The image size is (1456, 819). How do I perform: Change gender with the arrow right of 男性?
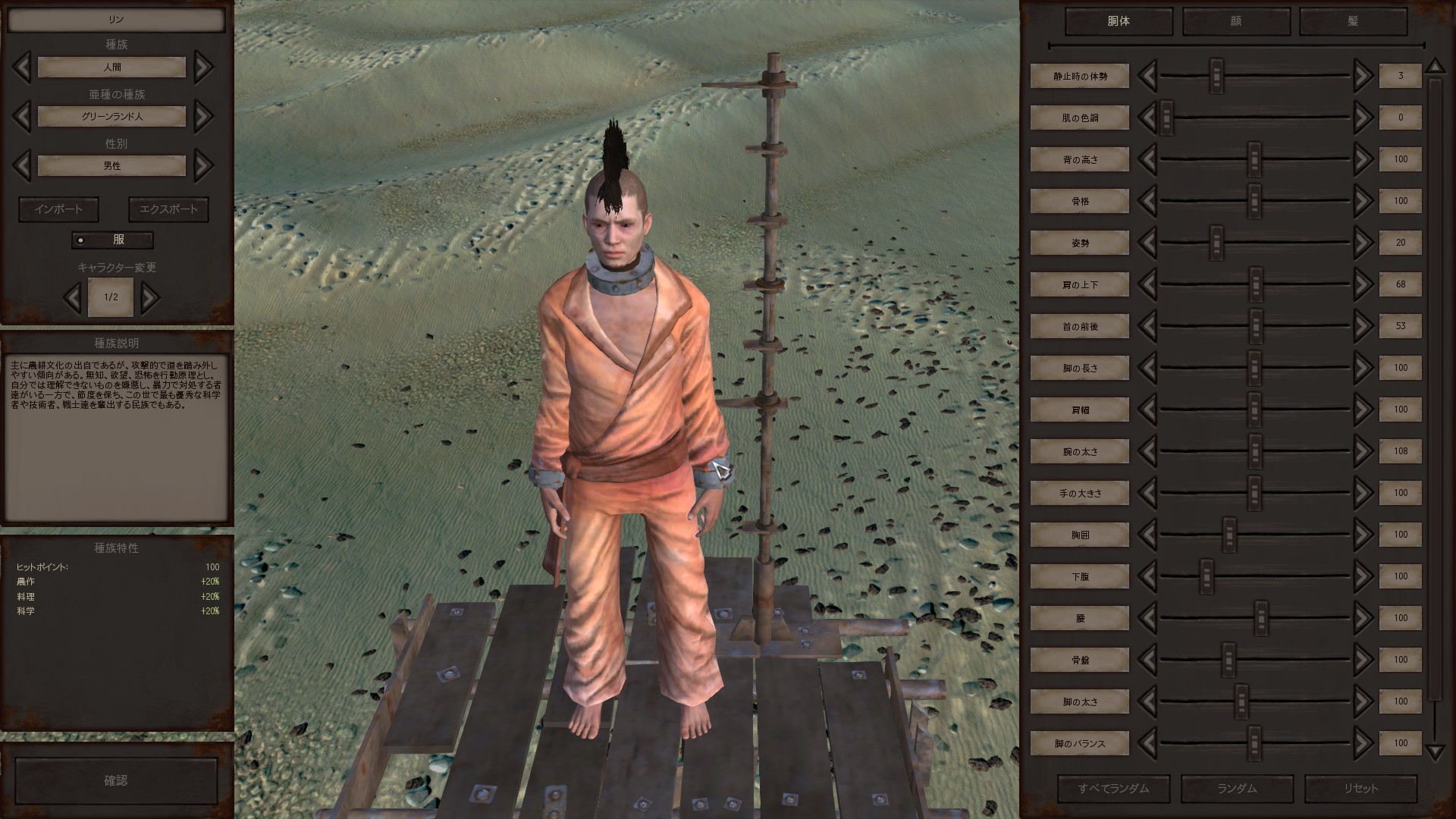(x=203, y=166)
